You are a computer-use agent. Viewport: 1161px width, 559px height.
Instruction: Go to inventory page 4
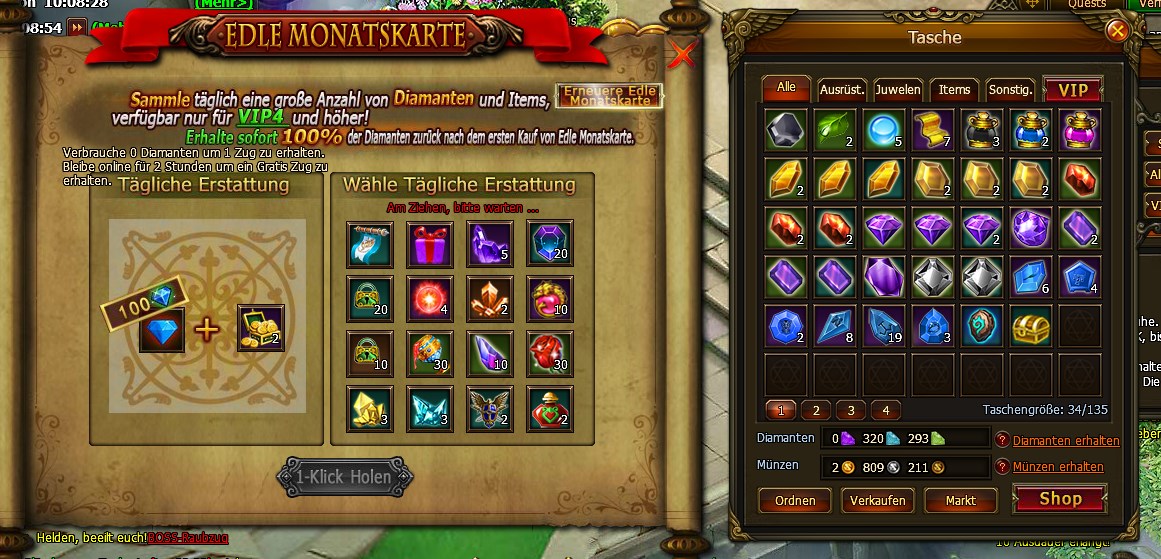[x=885, y=410]
